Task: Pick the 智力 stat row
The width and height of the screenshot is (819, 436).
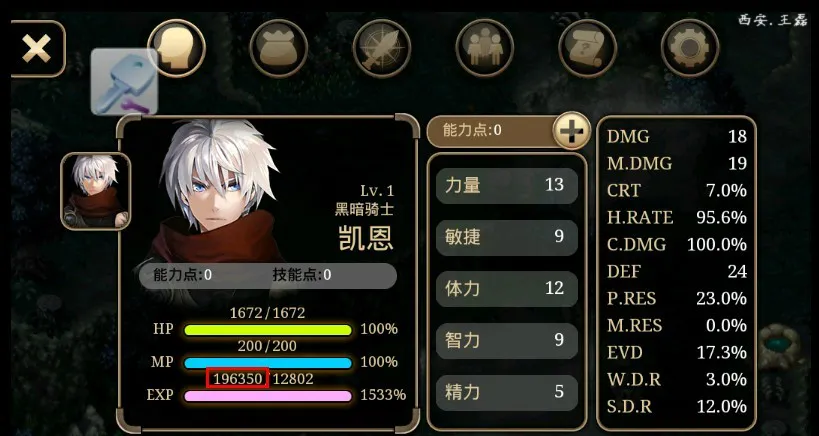Action: (x=506, y=341)
